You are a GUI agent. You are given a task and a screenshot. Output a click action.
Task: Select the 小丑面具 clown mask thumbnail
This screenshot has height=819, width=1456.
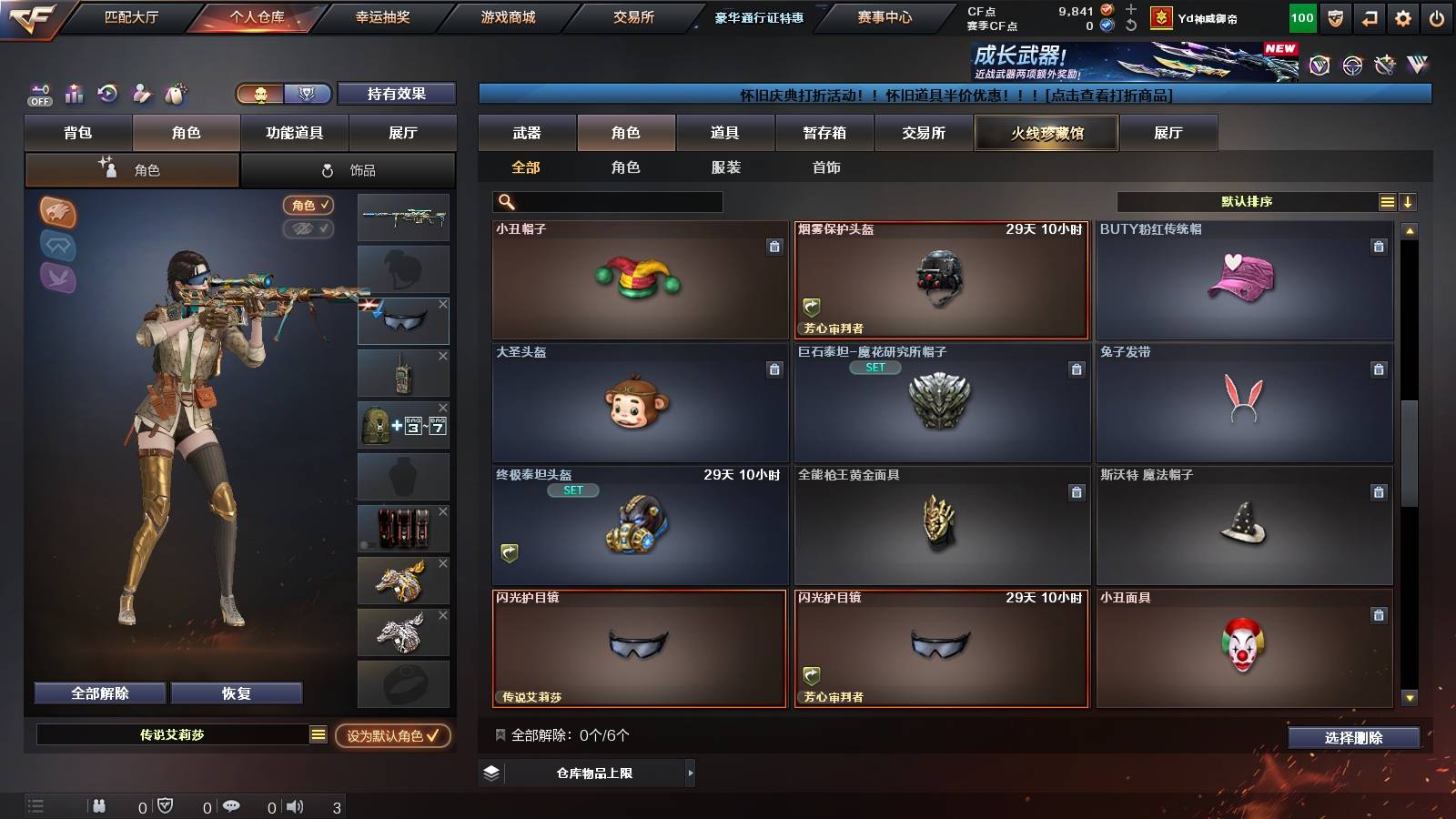1244,648
